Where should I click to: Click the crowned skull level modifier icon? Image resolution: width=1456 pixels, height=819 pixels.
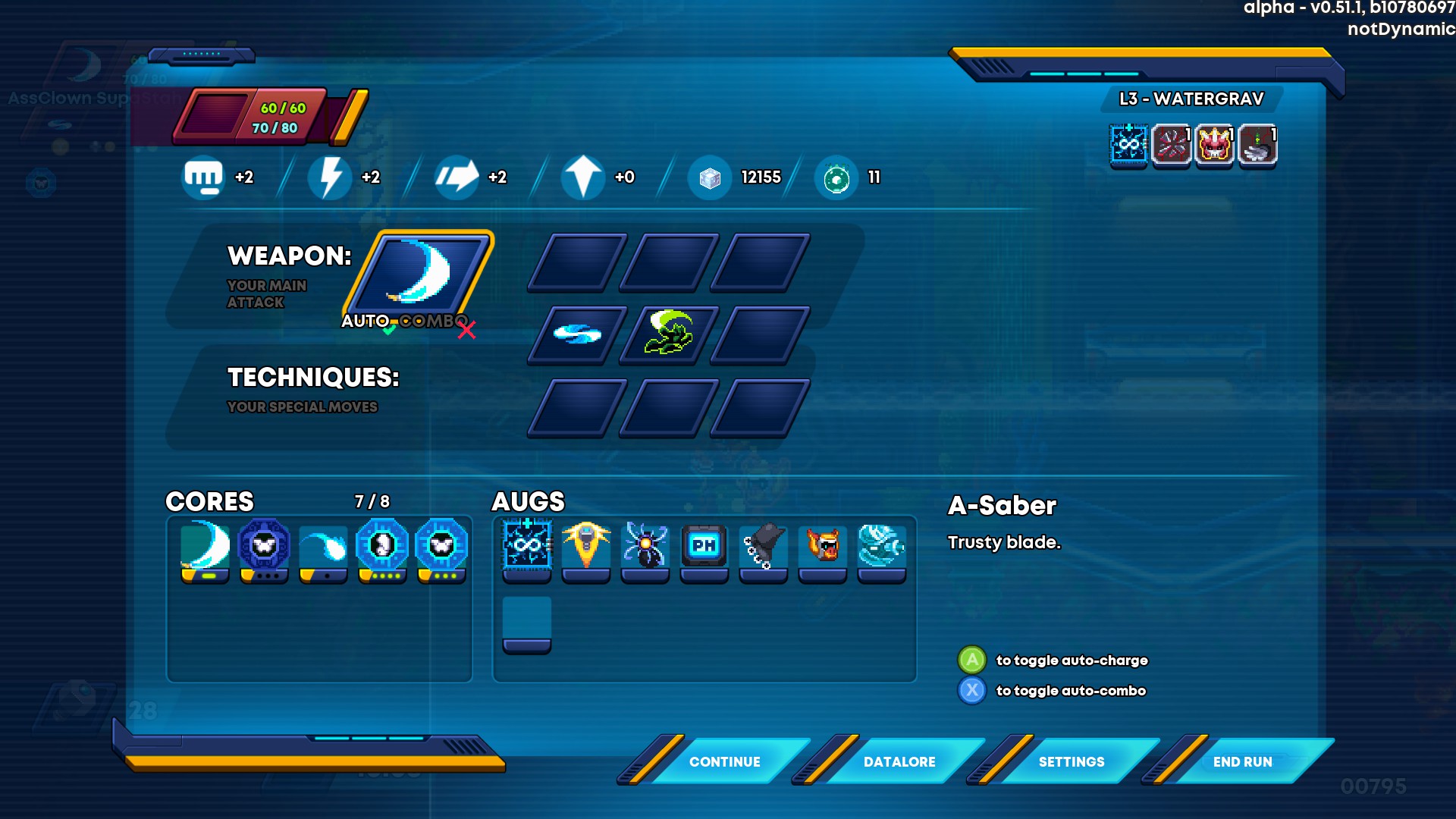pyautogui.click(x=1214, y=144)
